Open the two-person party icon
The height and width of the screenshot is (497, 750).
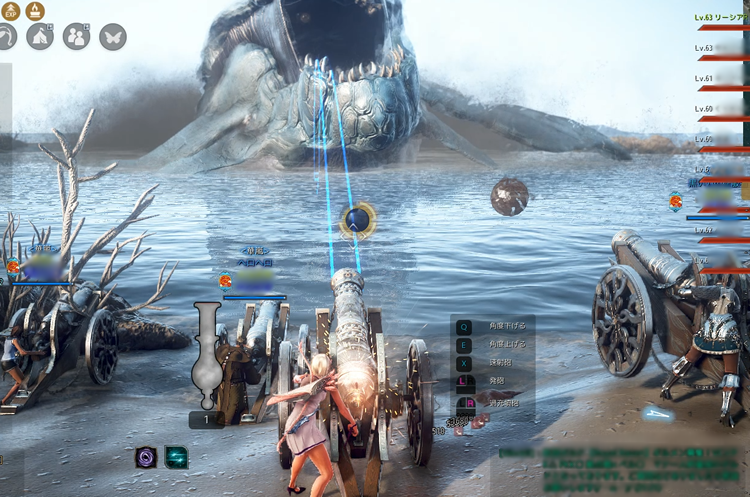click(76, 37)
